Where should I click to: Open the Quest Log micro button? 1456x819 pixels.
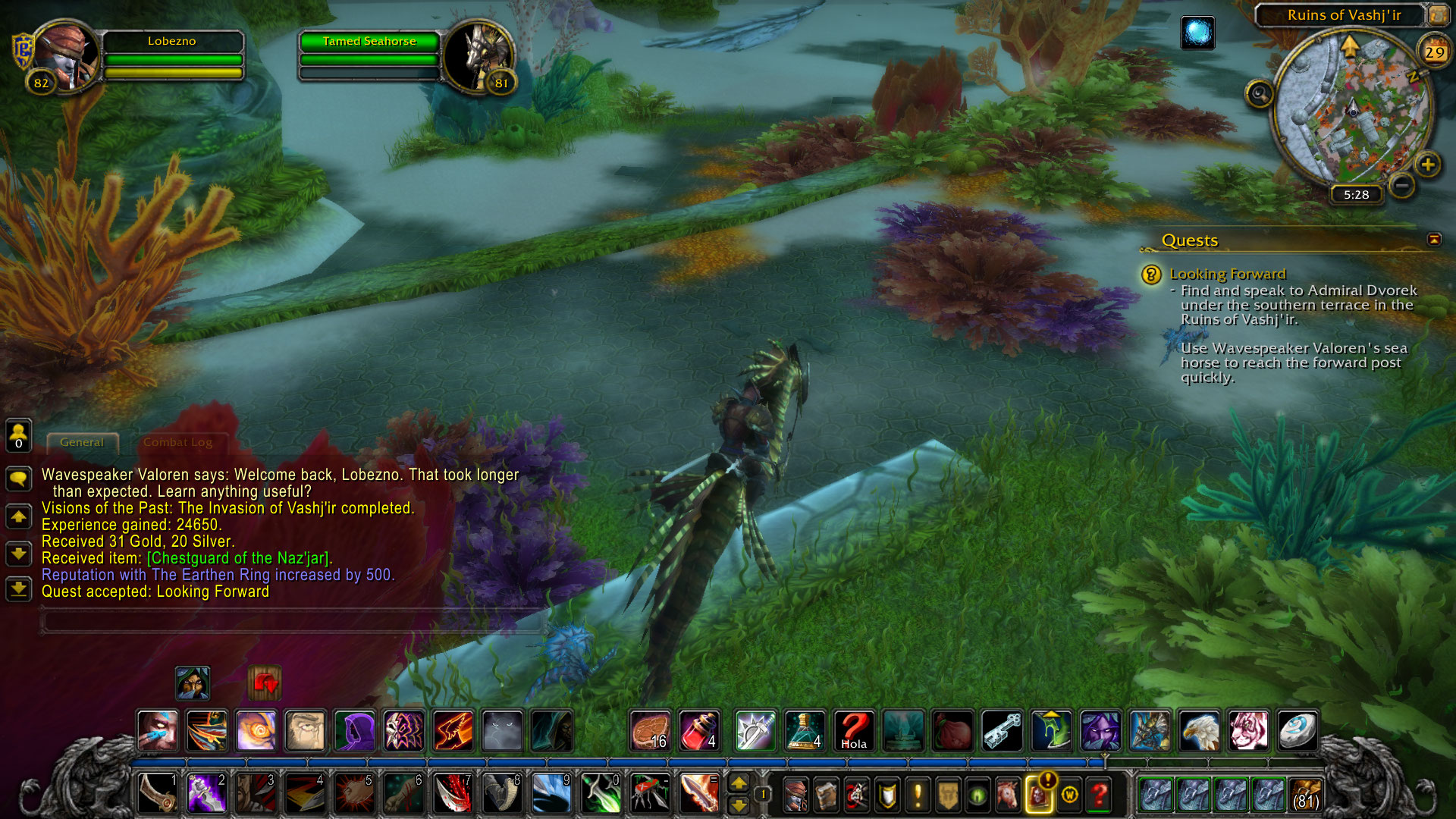pyautogui.click(x=918, y=795)
